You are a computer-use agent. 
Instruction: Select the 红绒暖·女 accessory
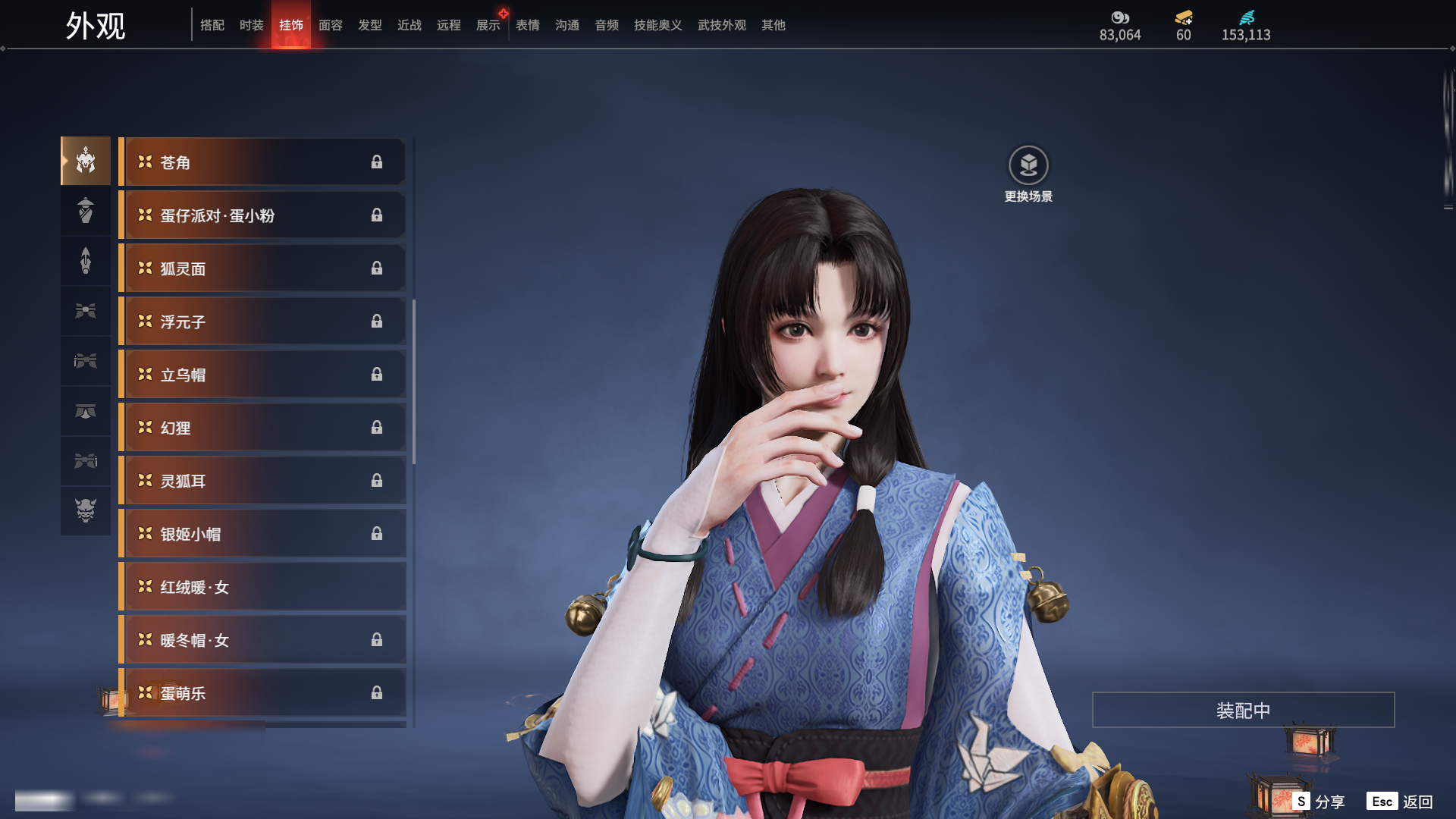(x=262, y=587)
